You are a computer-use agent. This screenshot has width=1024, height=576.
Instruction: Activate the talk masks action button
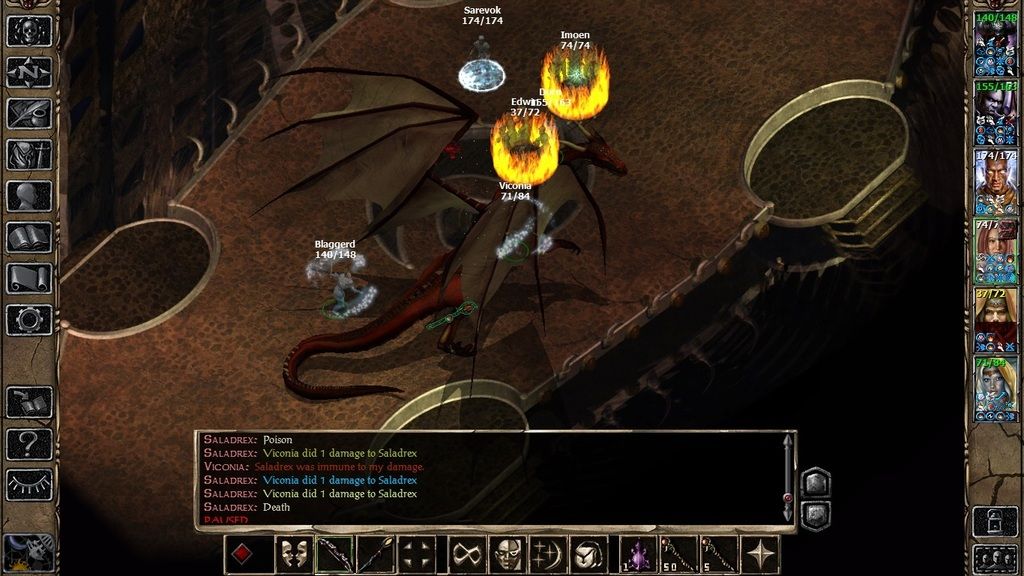pyautogui.click(x=292, y=554)
